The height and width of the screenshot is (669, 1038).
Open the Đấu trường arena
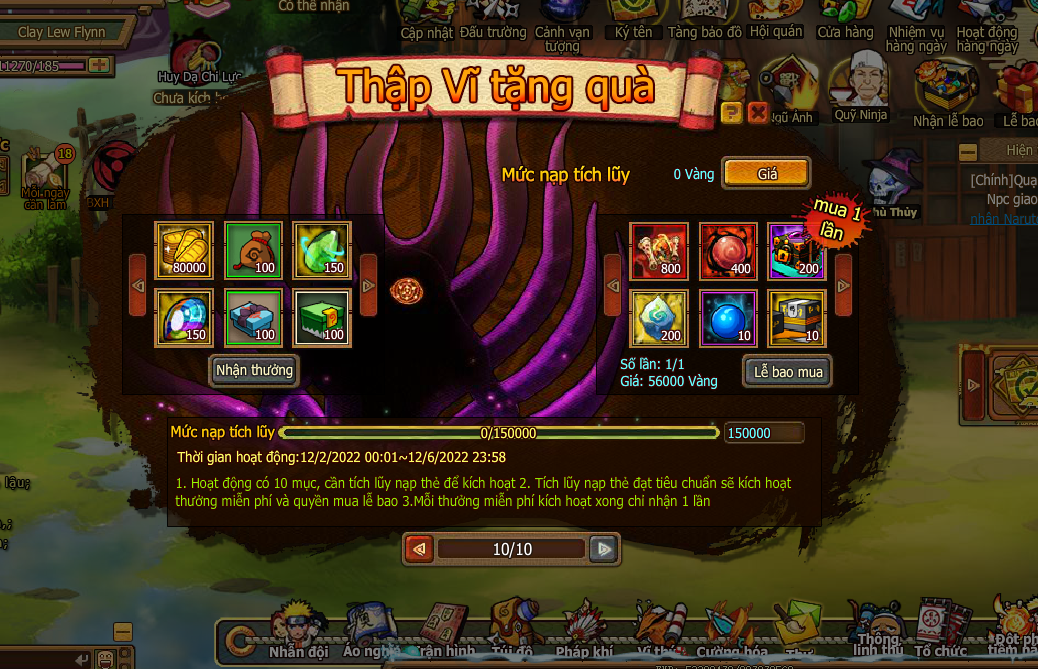click(x=493, y=20)
